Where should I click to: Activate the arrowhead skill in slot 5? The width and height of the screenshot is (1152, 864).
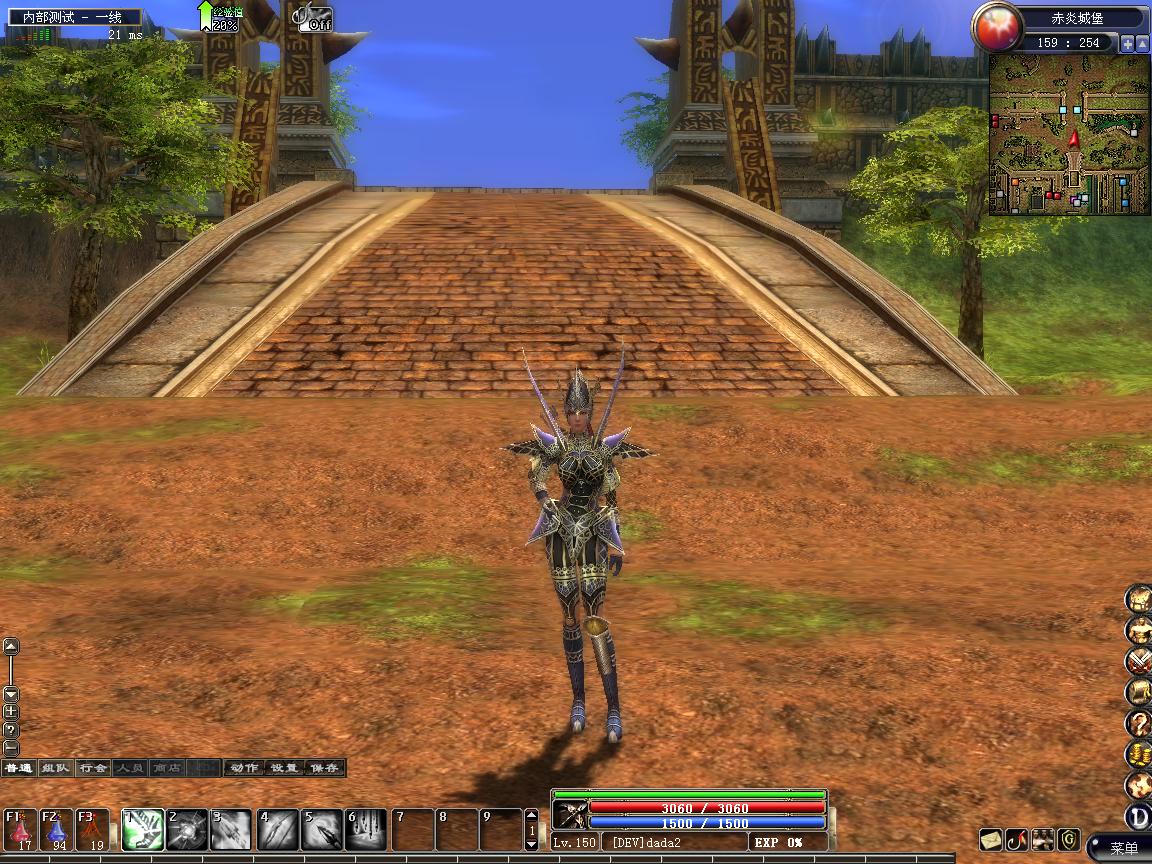(322, 830)
